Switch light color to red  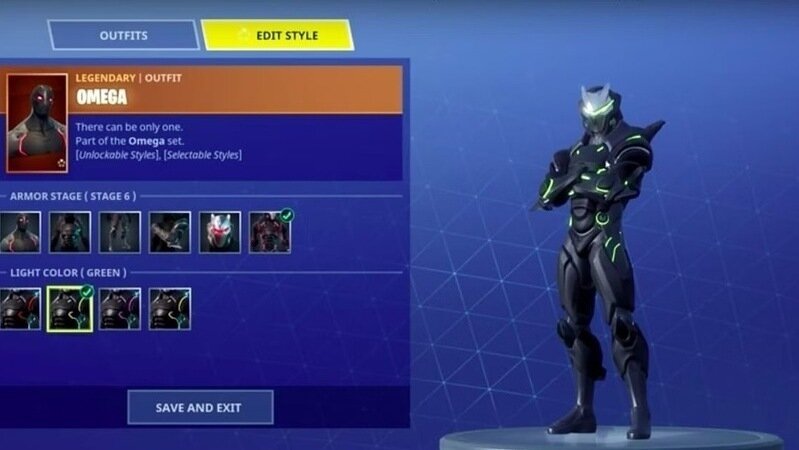(20, 309)
